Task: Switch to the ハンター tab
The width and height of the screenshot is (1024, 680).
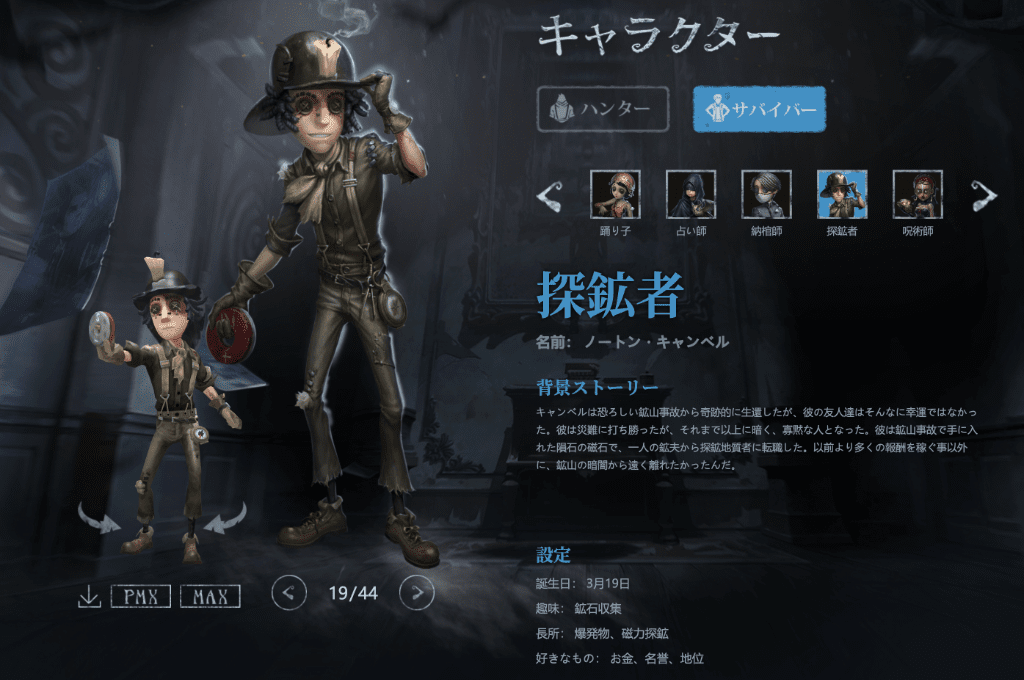Action: click(602, 109)
